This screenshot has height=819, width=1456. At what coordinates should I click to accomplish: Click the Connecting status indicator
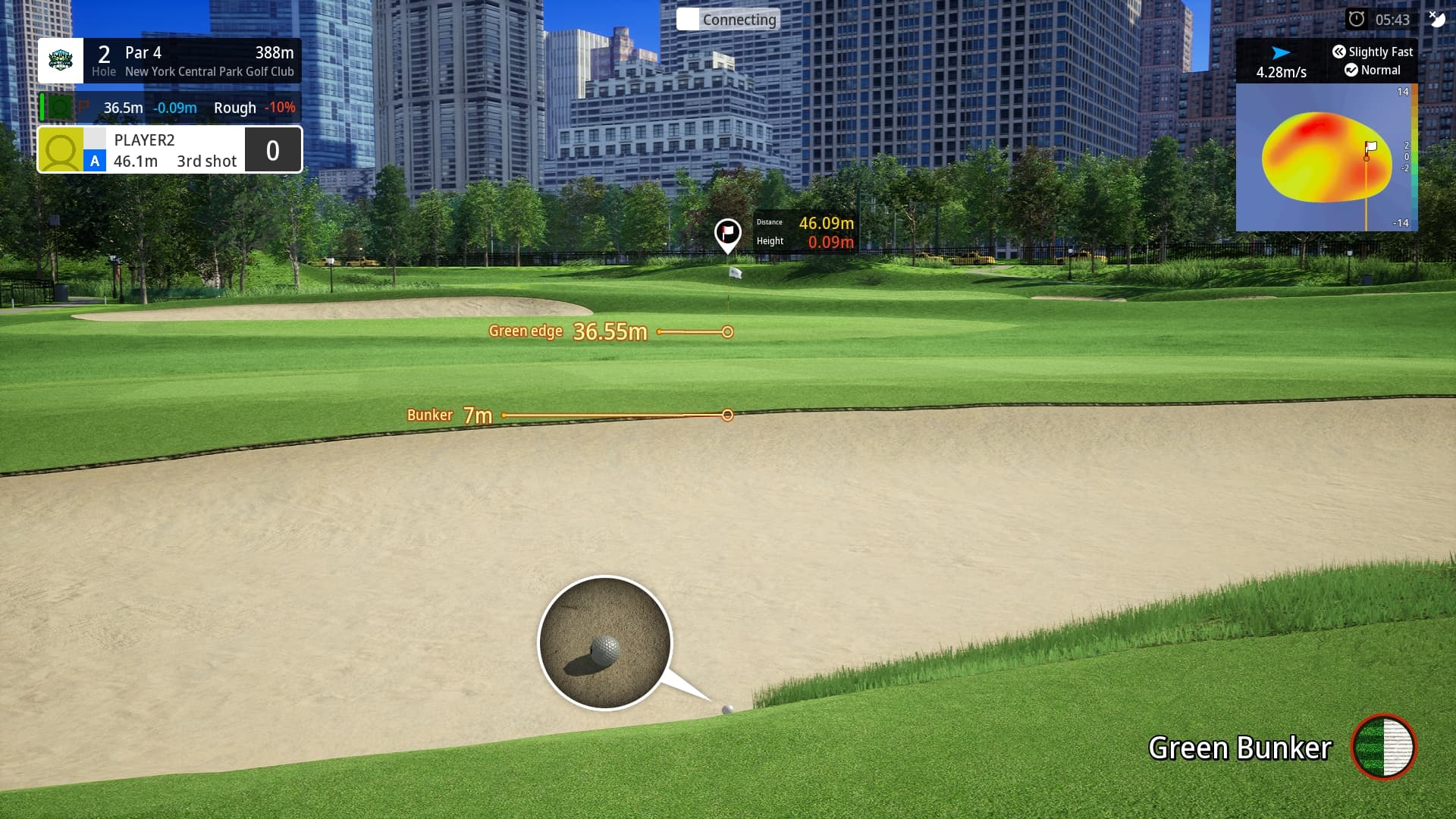728,20
